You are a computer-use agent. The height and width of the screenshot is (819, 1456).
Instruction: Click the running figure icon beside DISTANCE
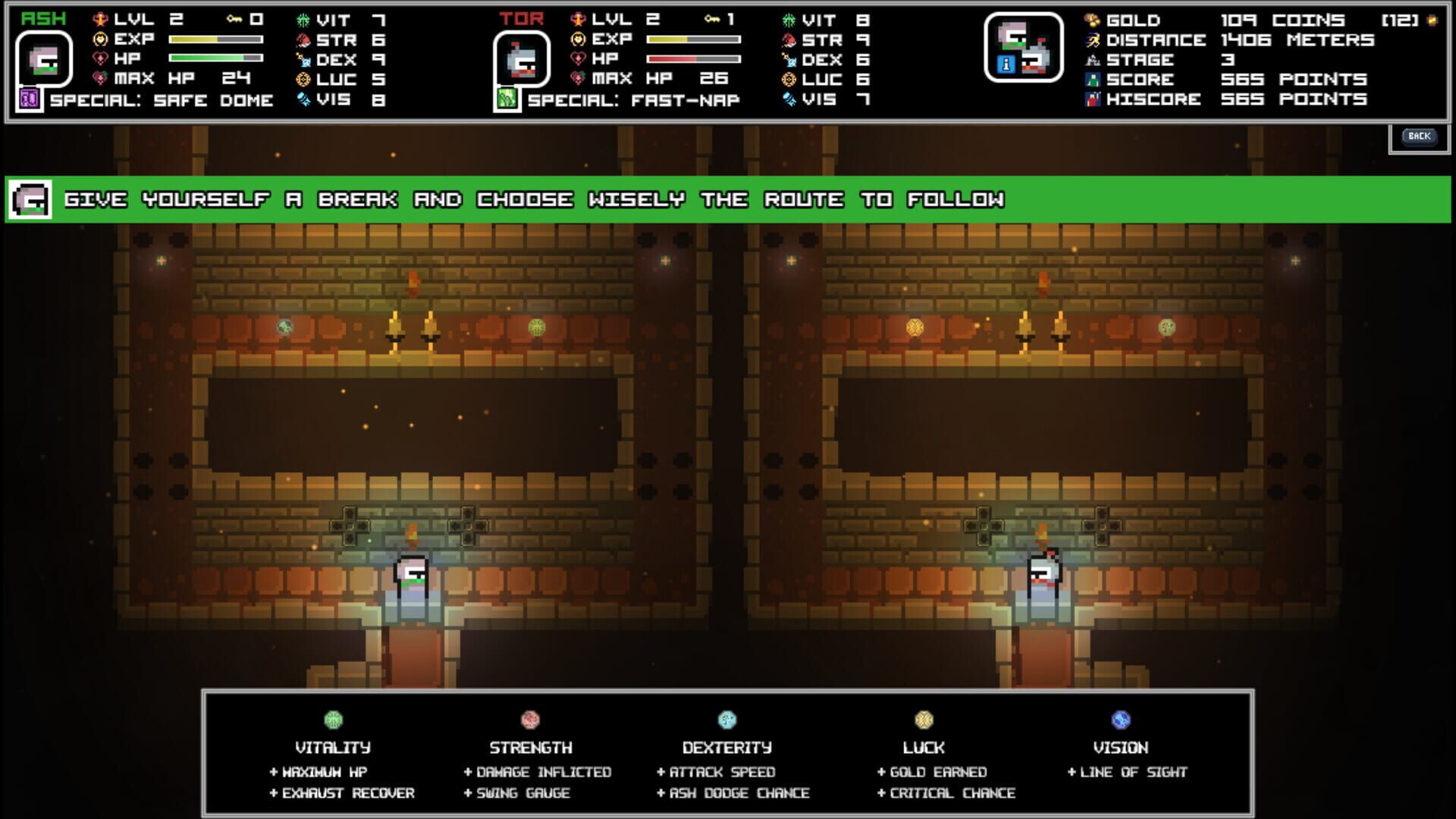1093,41
